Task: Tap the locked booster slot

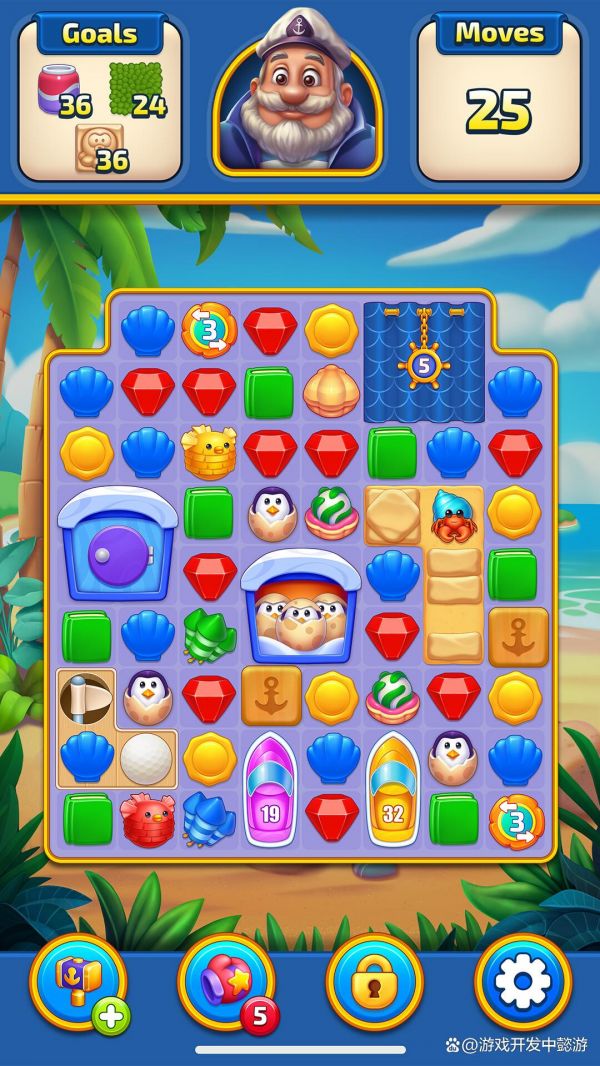Action: coord(375,981)
